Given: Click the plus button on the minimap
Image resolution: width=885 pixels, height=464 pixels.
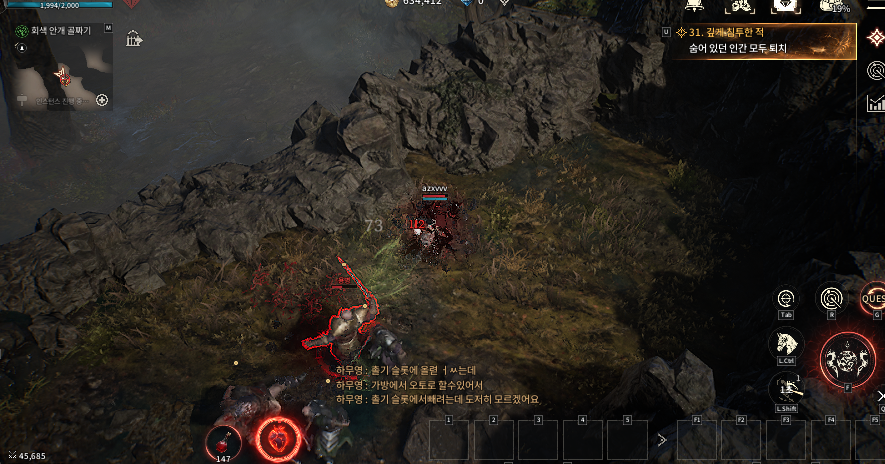Looking at the screenshot, I should point(101,100).
